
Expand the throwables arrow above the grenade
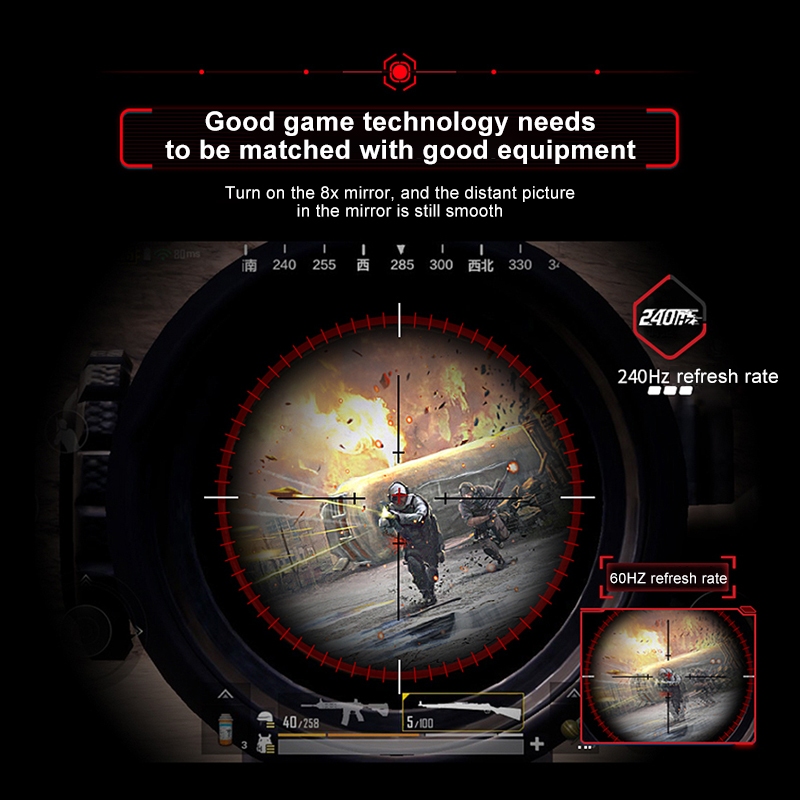tap(571, 693)
